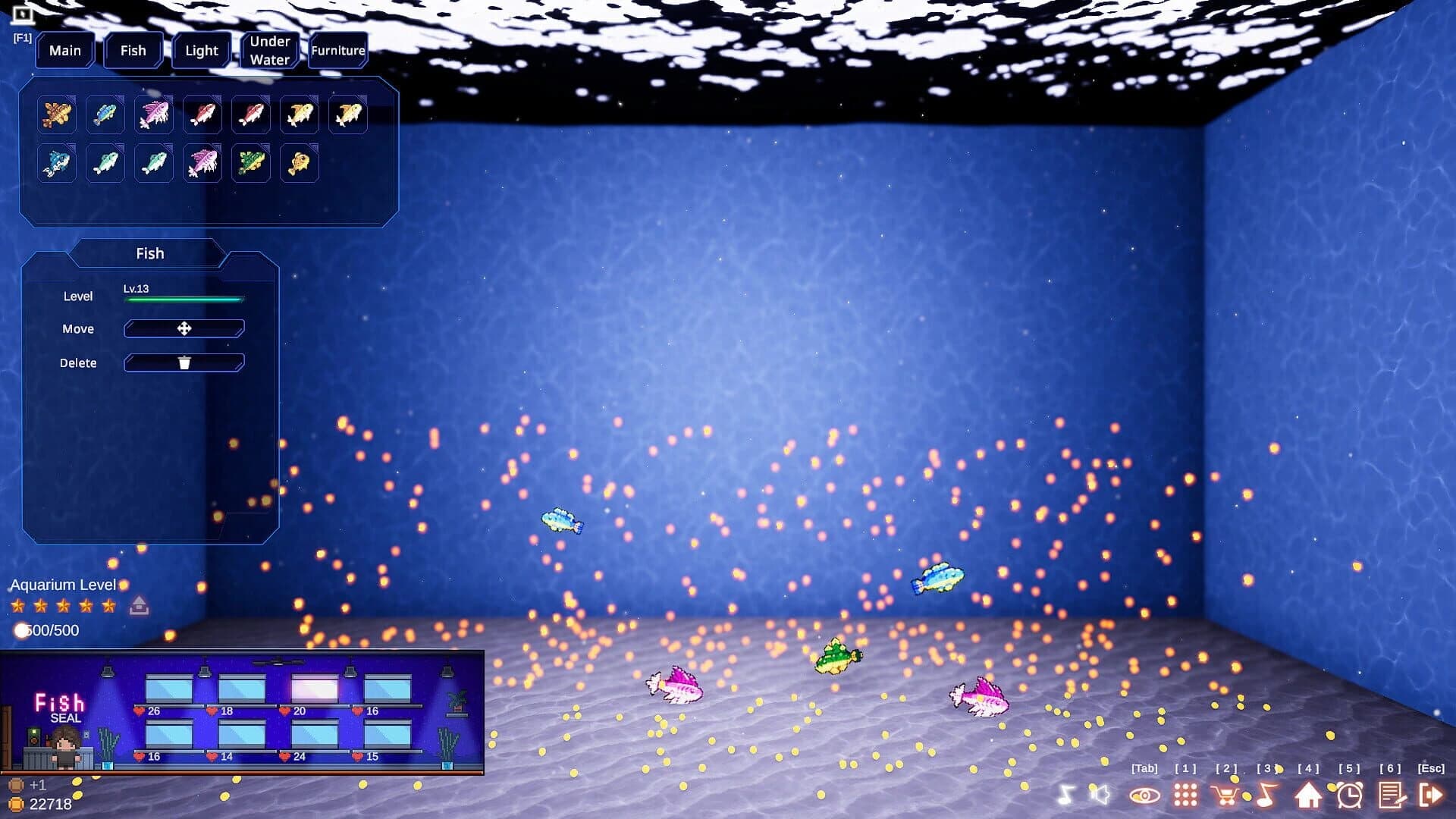This screenshot has width=1456, height=819.
Task: Click the aquarium upgrade icon beside the stars
Action: coord(139,605)
